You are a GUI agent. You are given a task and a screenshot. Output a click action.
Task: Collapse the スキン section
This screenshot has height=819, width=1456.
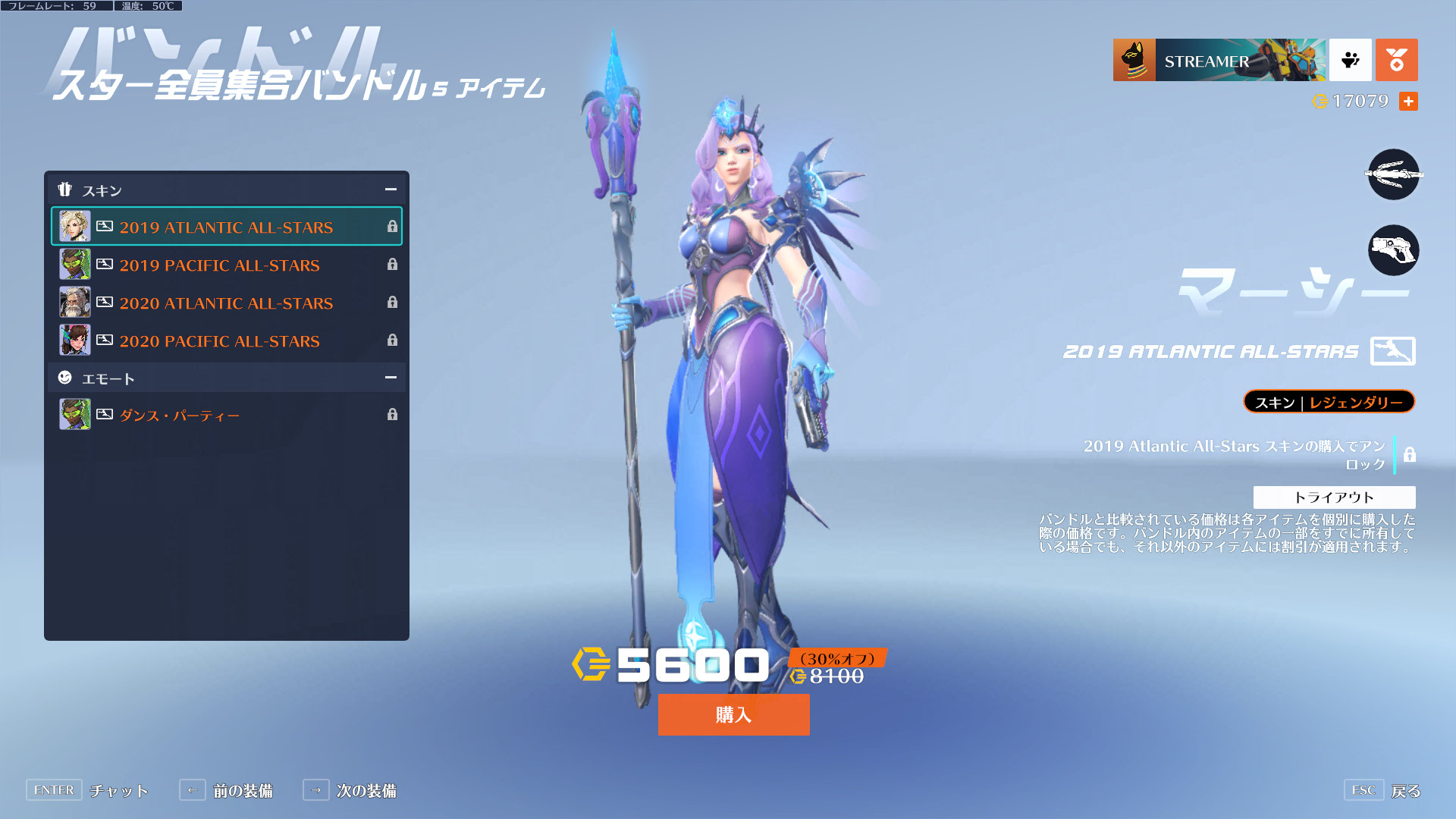tap(391, 190)
